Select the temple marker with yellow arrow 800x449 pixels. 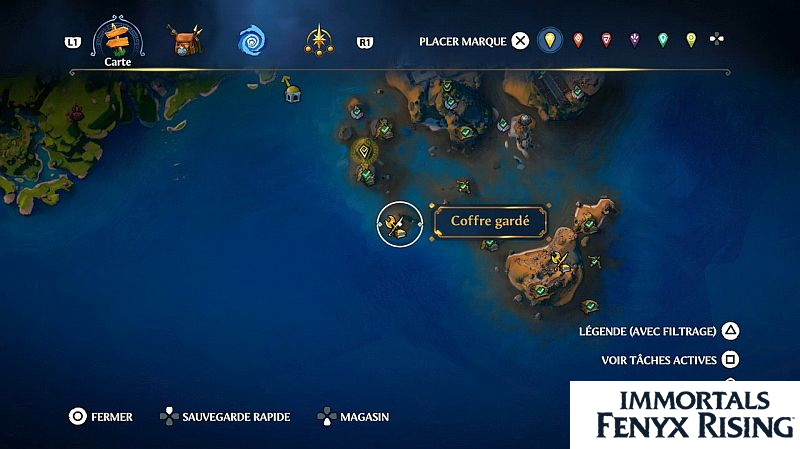click(293, 91)
